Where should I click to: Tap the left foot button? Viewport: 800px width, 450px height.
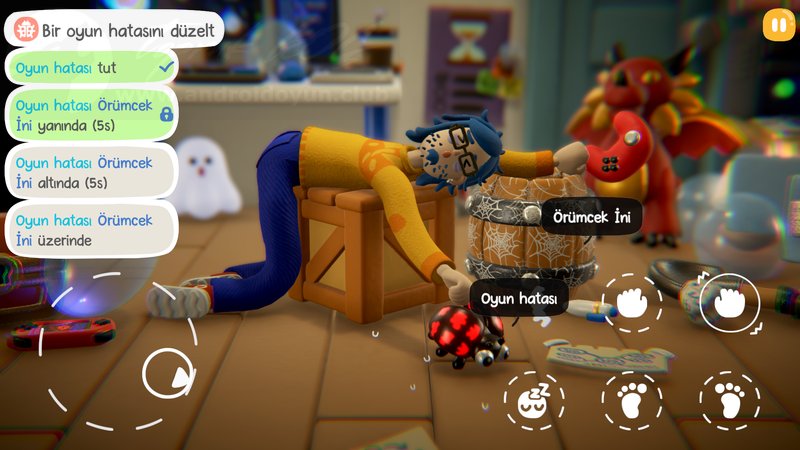pos(632,401)
